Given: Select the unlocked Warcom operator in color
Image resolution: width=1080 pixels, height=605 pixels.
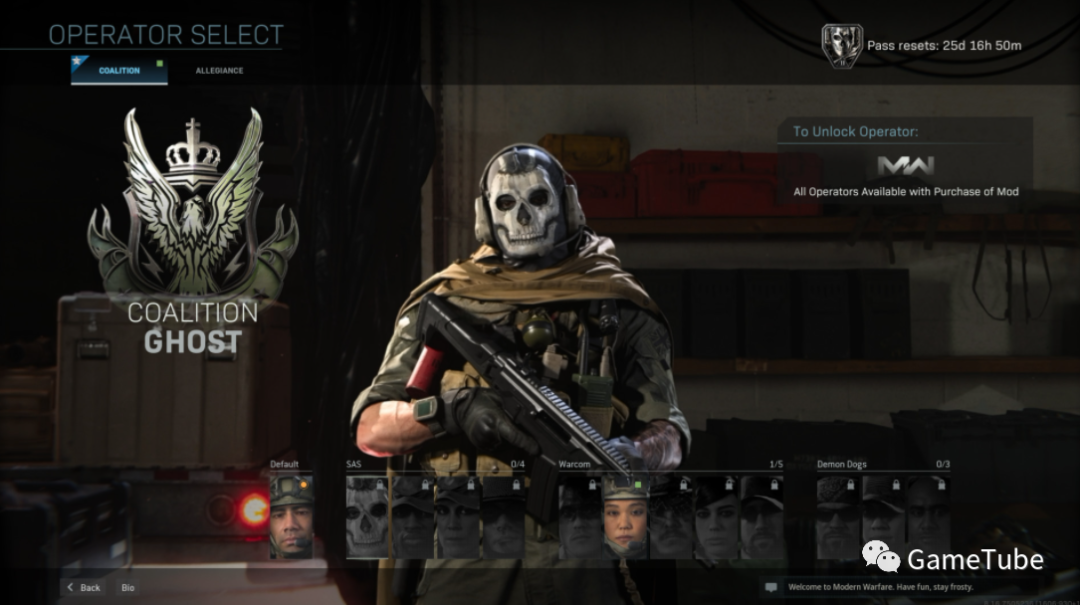Looking at the screenshot, I should pos(626,516).
